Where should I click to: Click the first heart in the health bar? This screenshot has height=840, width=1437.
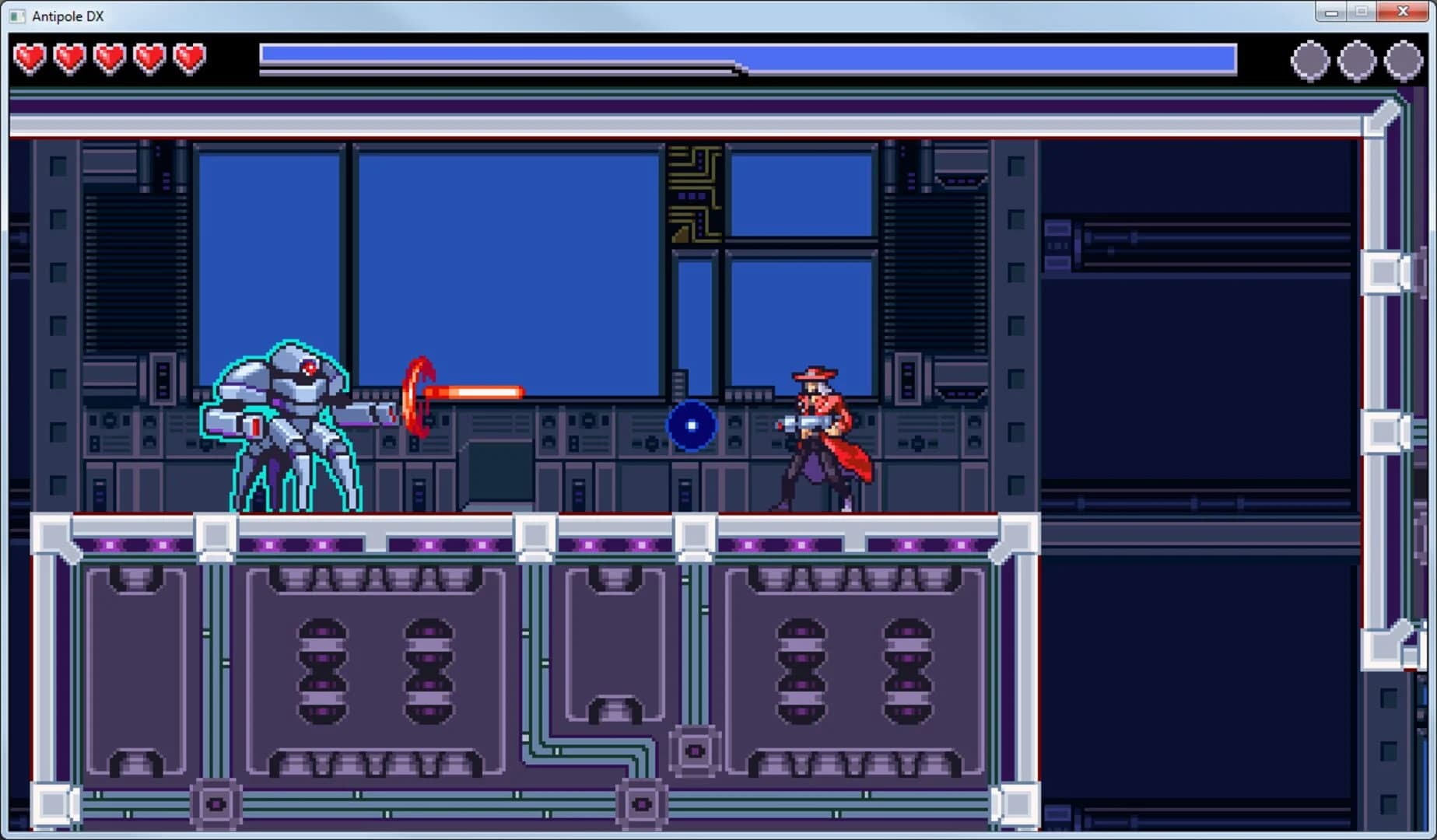[31, 57]
